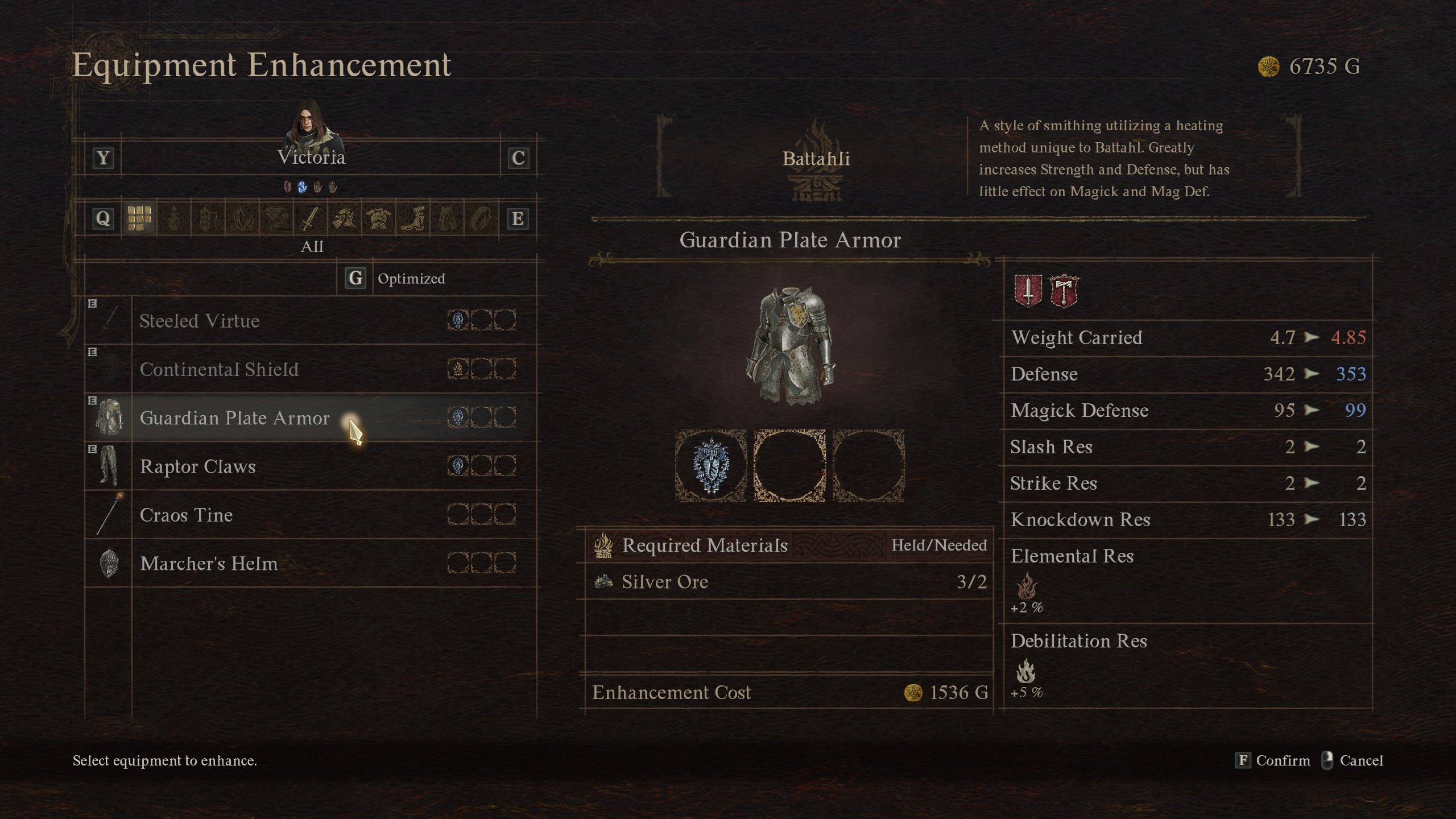Click the Silver Ore required material row
This screenshot has height=819, width=1456.
(x=788, y=582)
